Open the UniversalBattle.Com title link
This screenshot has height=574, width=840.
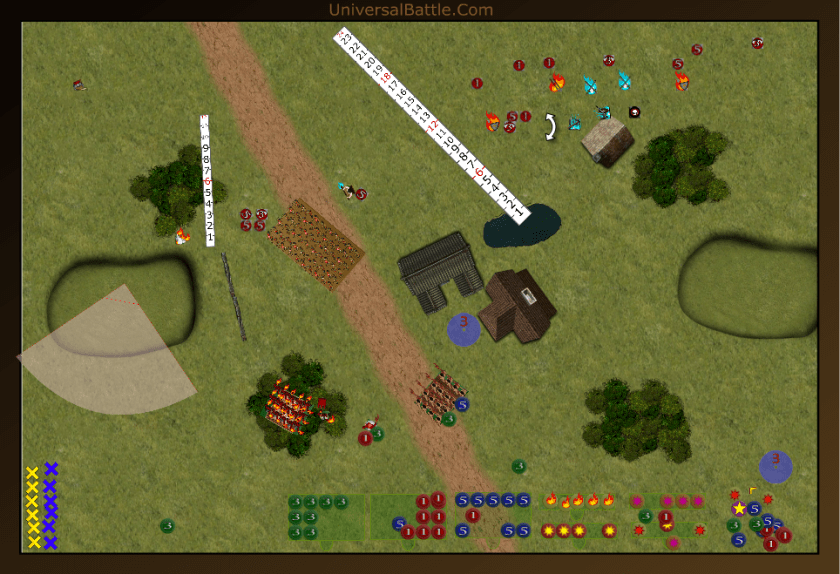pyautogui.click(x=410, y=10)
